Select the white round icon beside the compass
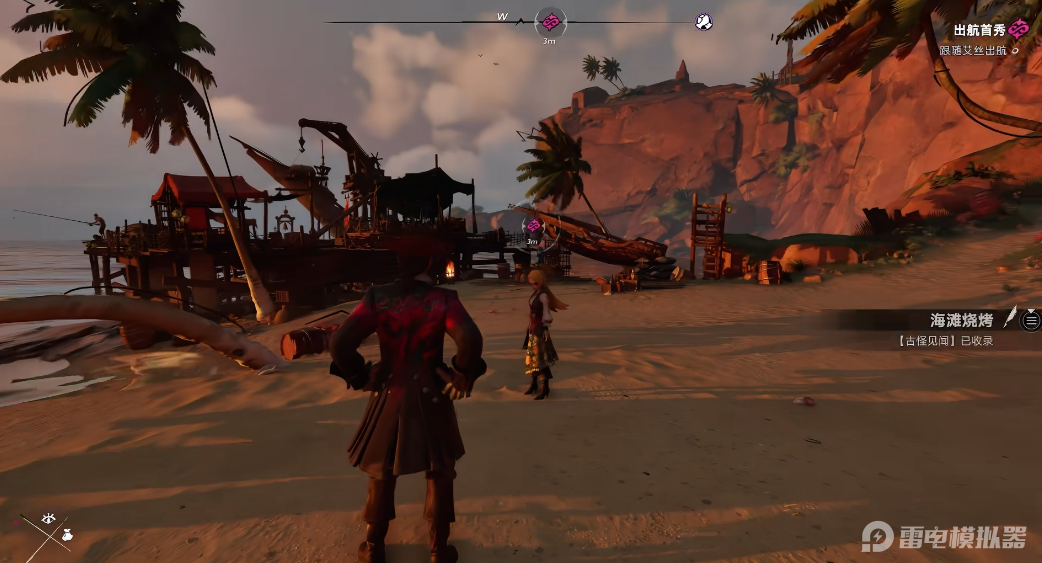 (x=704, y=21)
